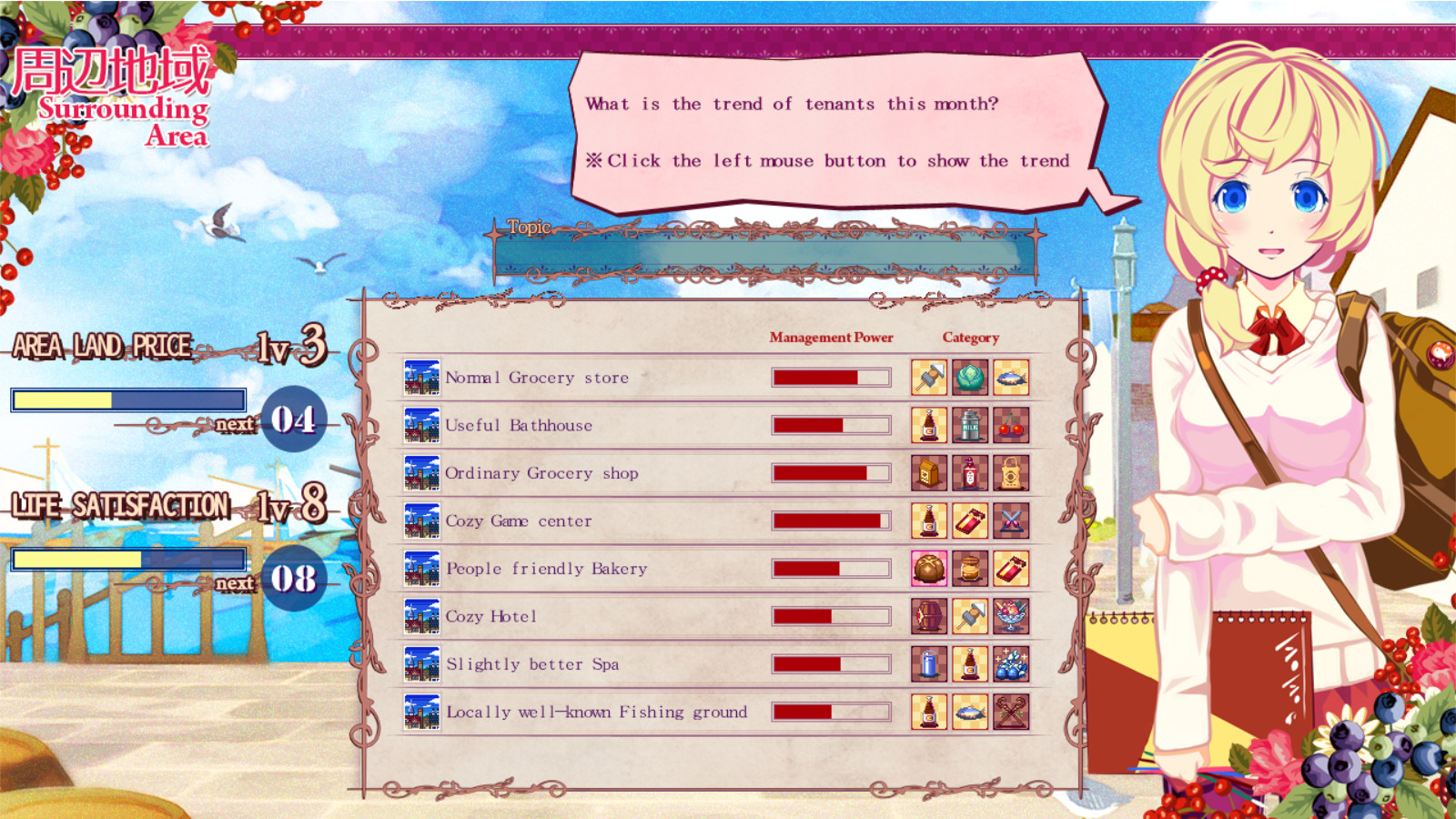Screen dimensions: 1456x819
Task: Click the honey jar icon on People friendly Bakery row
Action: pos(971,569)
